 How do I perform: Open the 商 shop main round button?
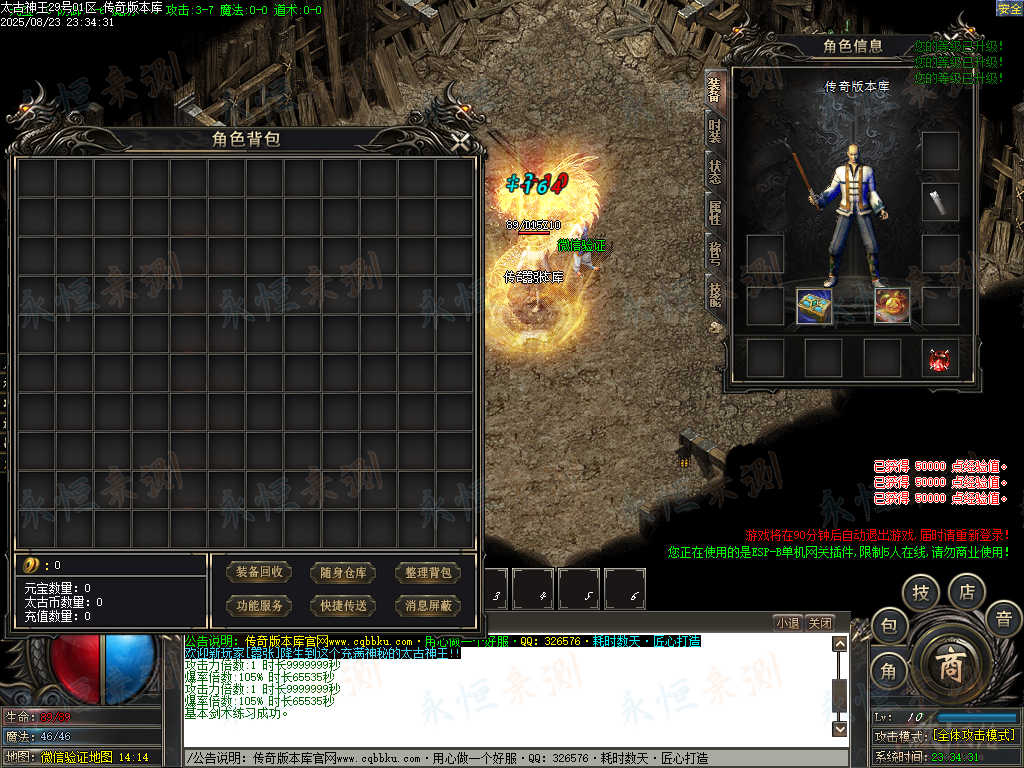coord(948,667)
